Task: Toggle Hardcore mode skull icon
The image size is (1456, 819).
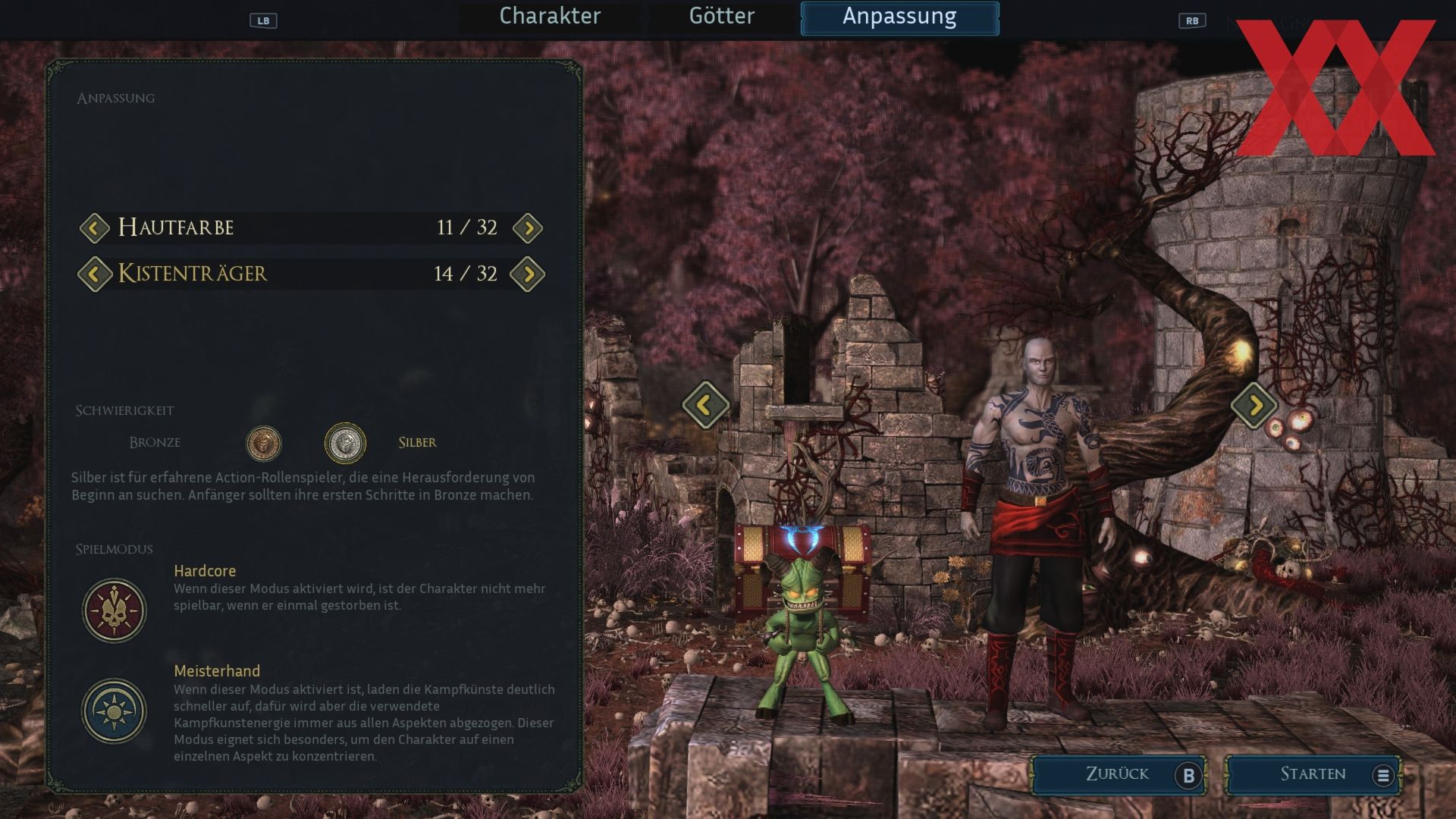Action: point(115,610)
